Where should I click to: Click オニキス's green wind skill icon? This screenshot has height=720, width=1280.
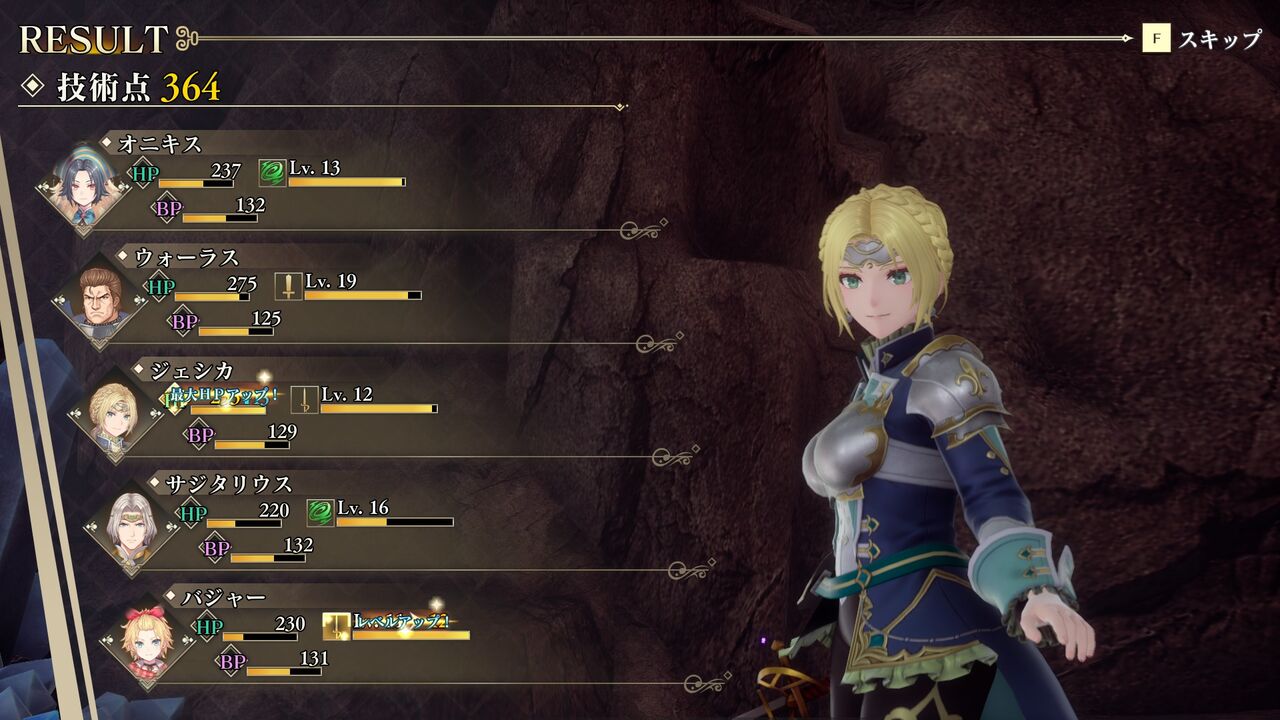click(x=272, y=173)
